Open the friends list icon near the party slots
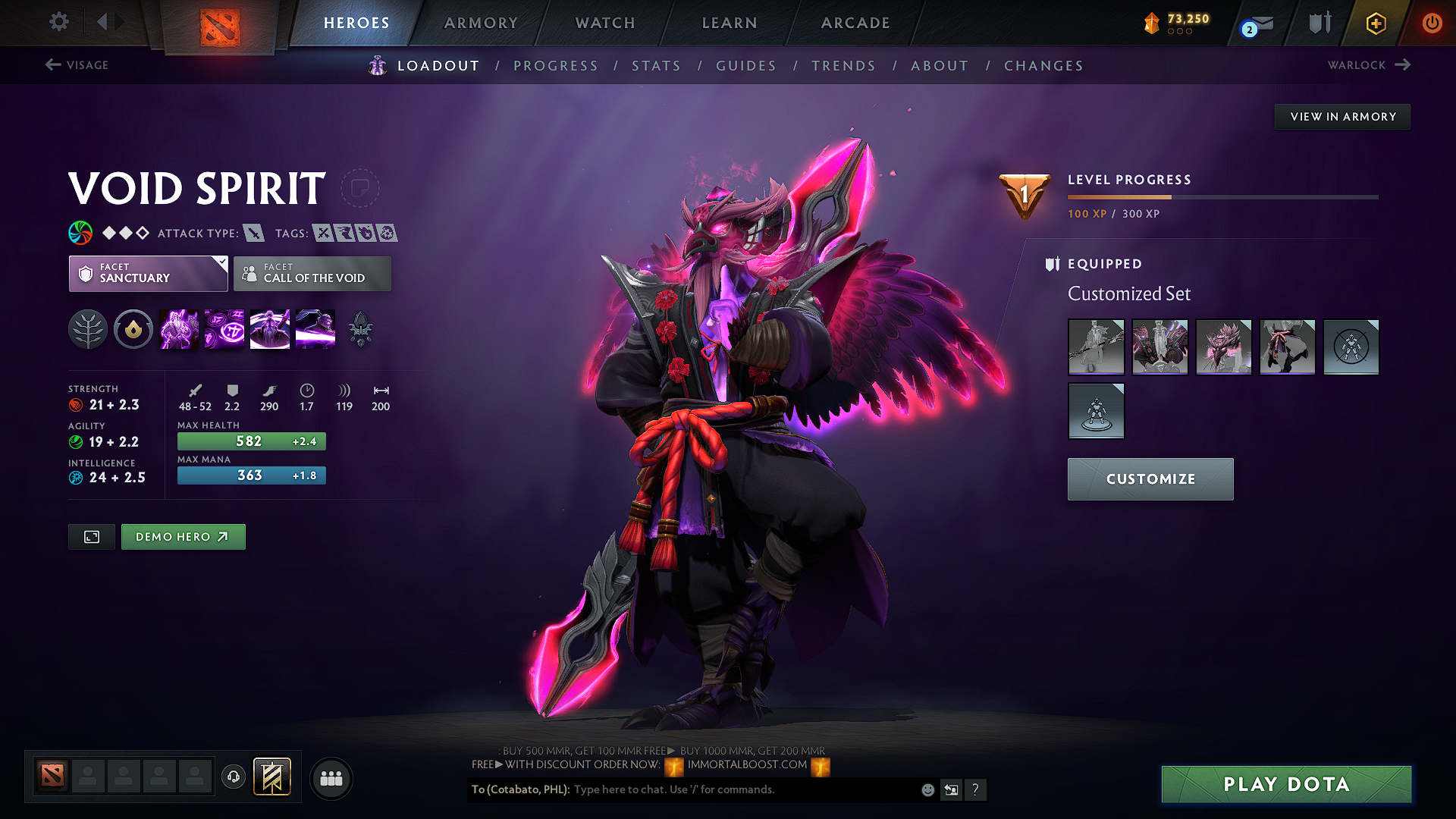Screen dimensions: 1456x819 click(331, 778)
